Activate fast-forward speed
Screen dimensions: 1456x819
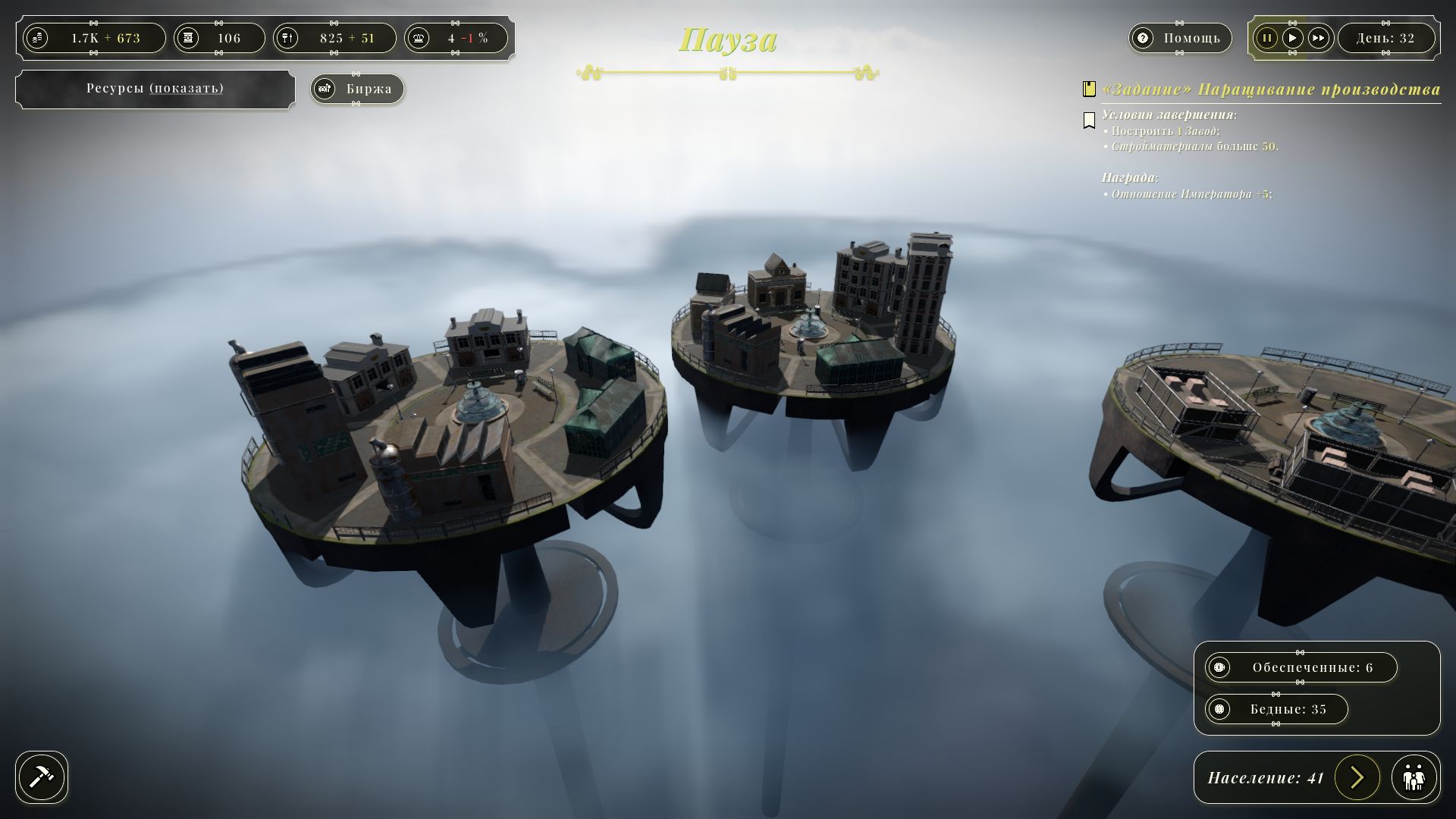click(1319, 38)
